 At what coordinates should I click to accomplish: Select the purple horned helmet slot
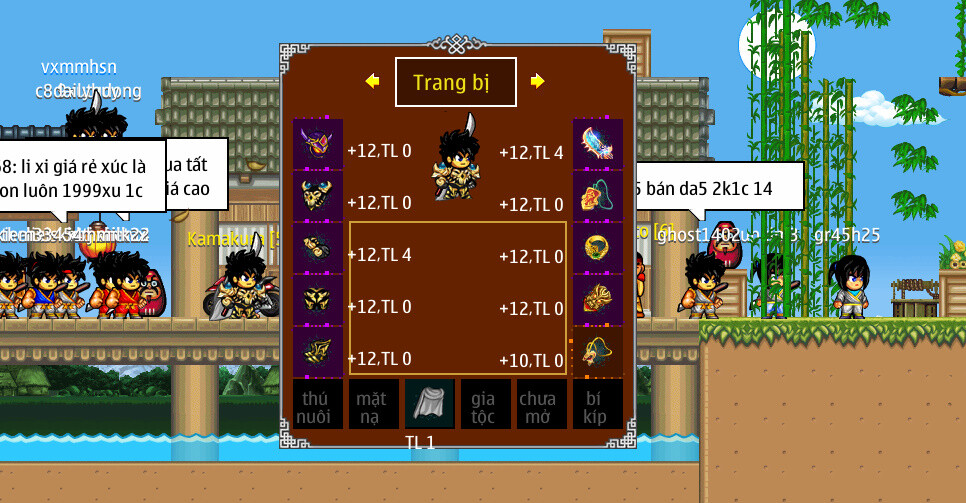click(318, 144)
